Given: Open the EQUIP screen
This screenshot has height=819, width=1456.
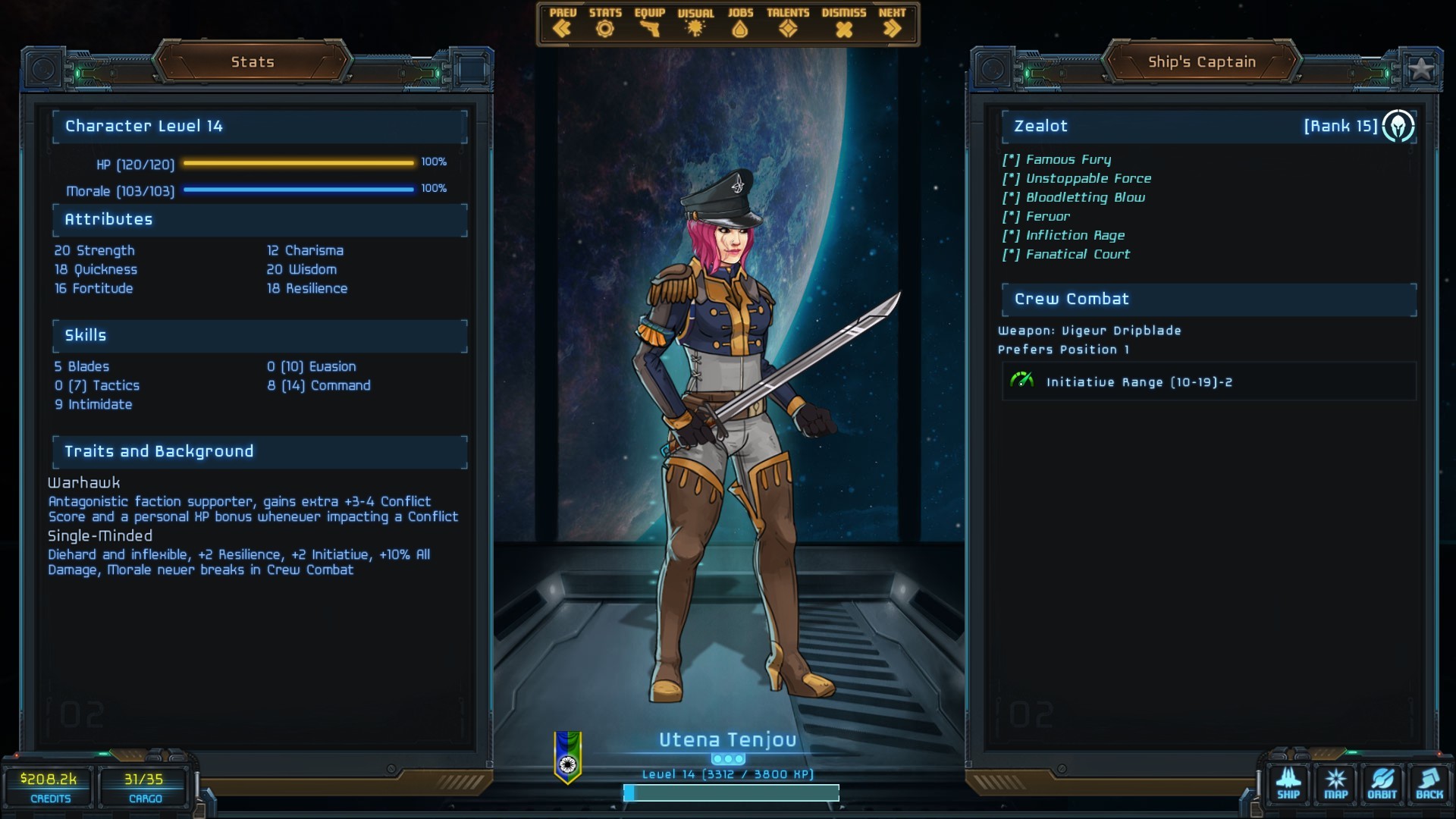Looking at the screenshot, I should click(649, 24).
